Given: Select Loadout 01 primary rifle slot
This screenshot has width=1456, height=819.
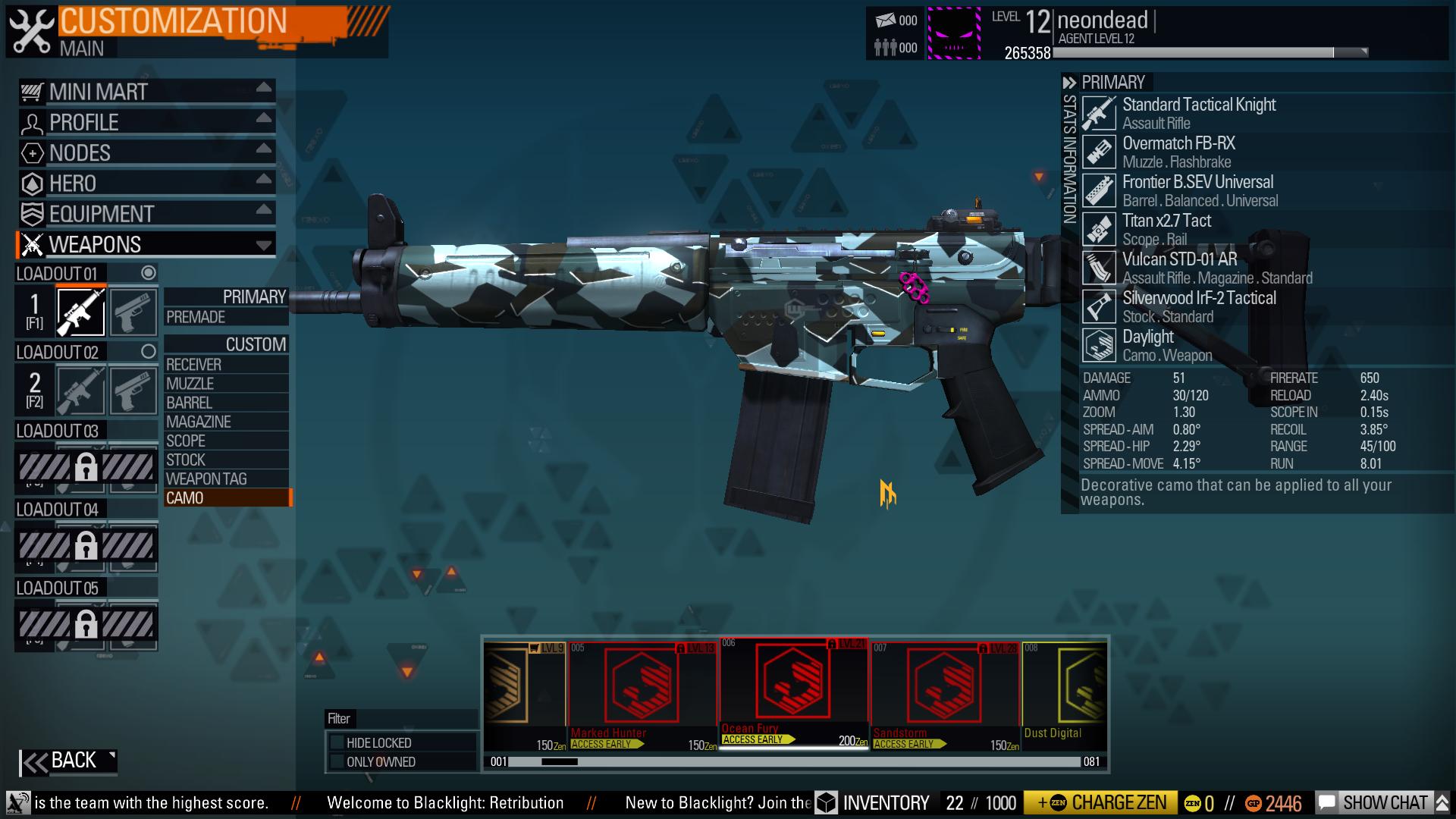Looking at the screenshot, I should pos(81,312).
